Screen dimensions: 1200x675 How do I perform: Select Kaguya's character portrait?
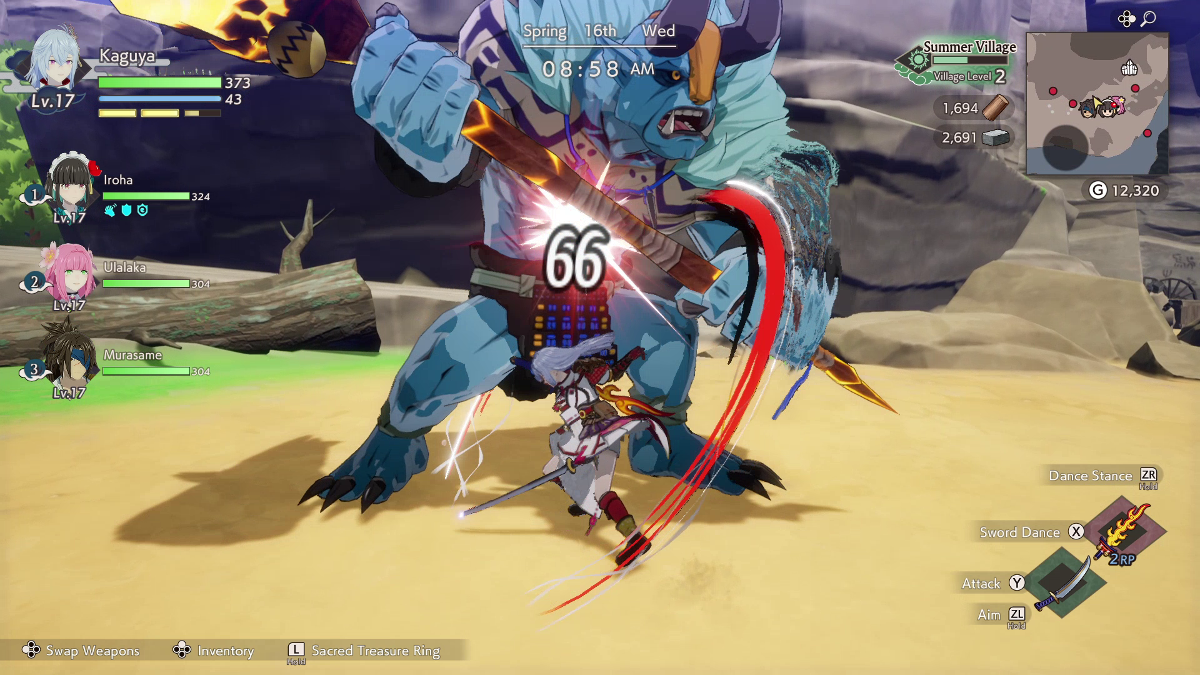click(x=57, y=62)
